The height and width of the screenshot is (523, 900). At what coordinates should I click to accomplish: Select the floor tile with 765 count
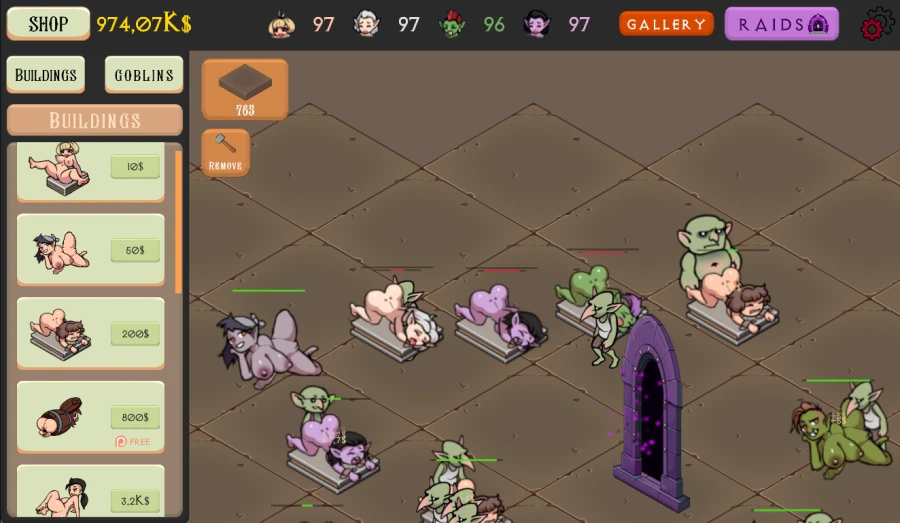(x=245, y=89)
